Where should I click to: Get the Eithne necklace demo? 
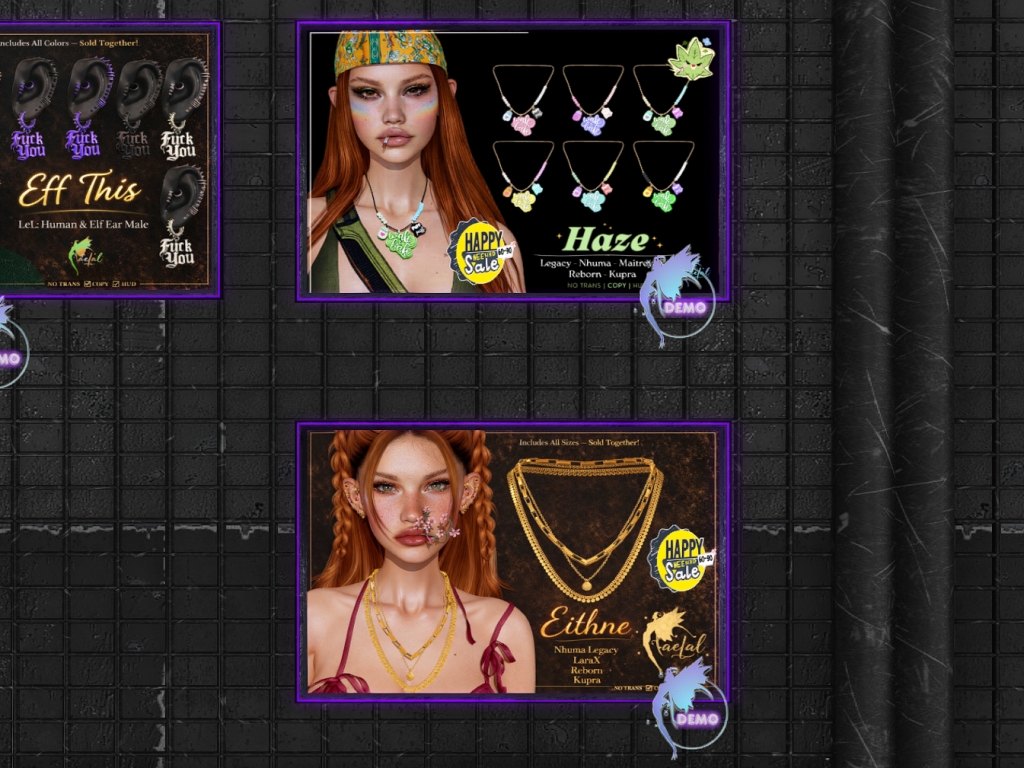(x=694, y=716)
